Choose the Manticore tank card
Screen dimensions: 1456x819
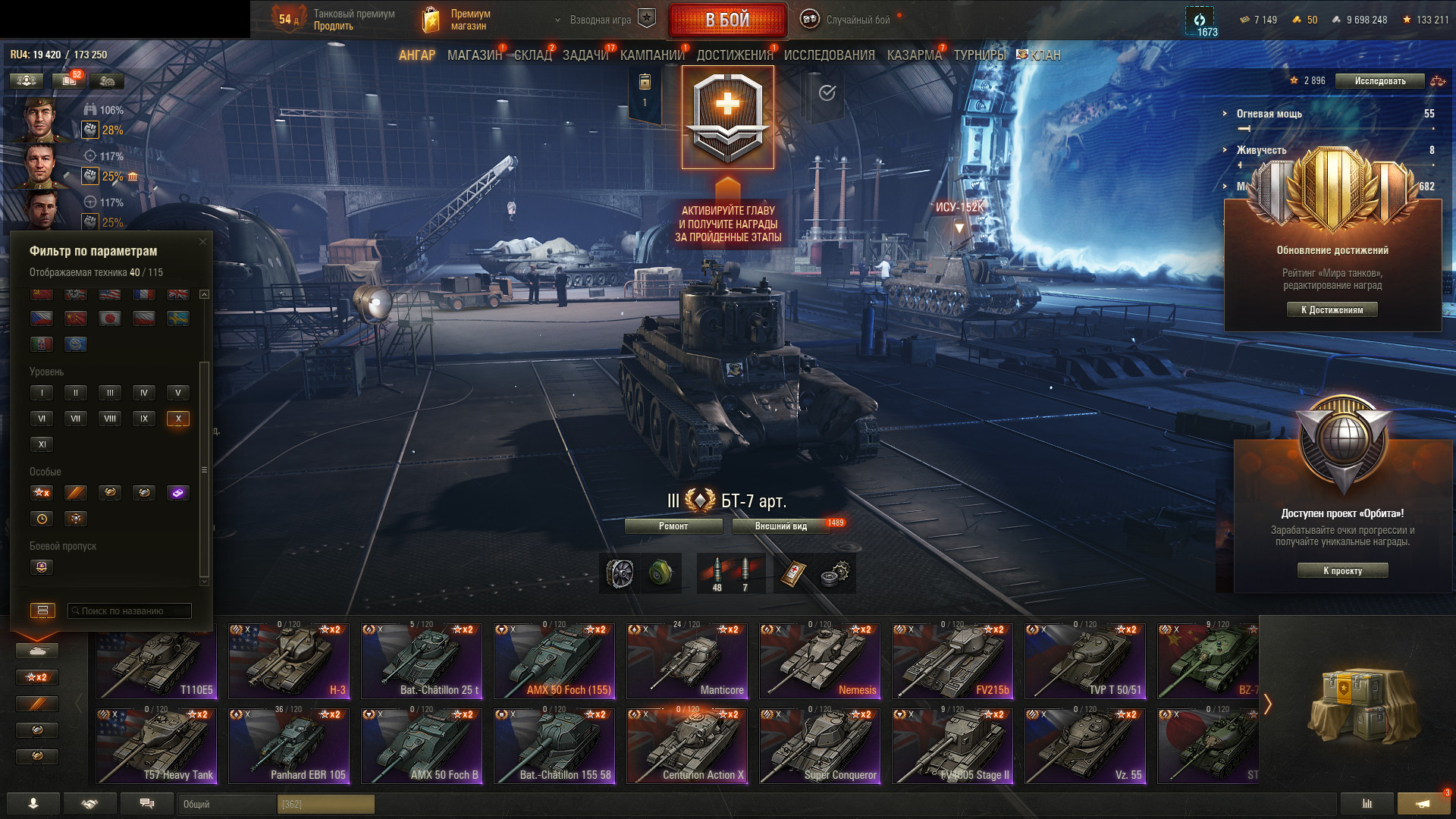click(x=686, y=661)
